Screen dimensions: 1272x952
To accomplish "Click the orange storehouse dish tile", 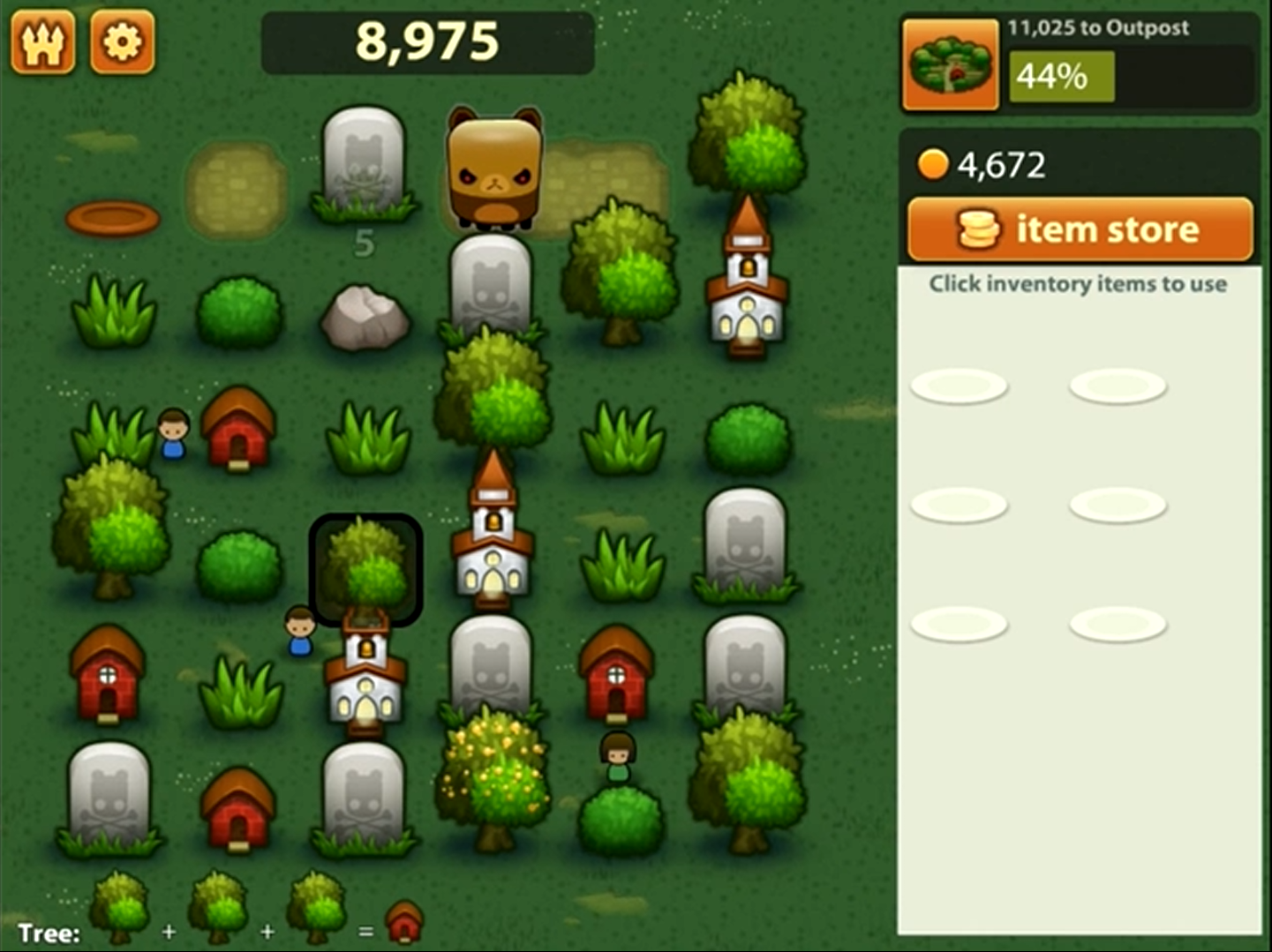I will (113, 218).
